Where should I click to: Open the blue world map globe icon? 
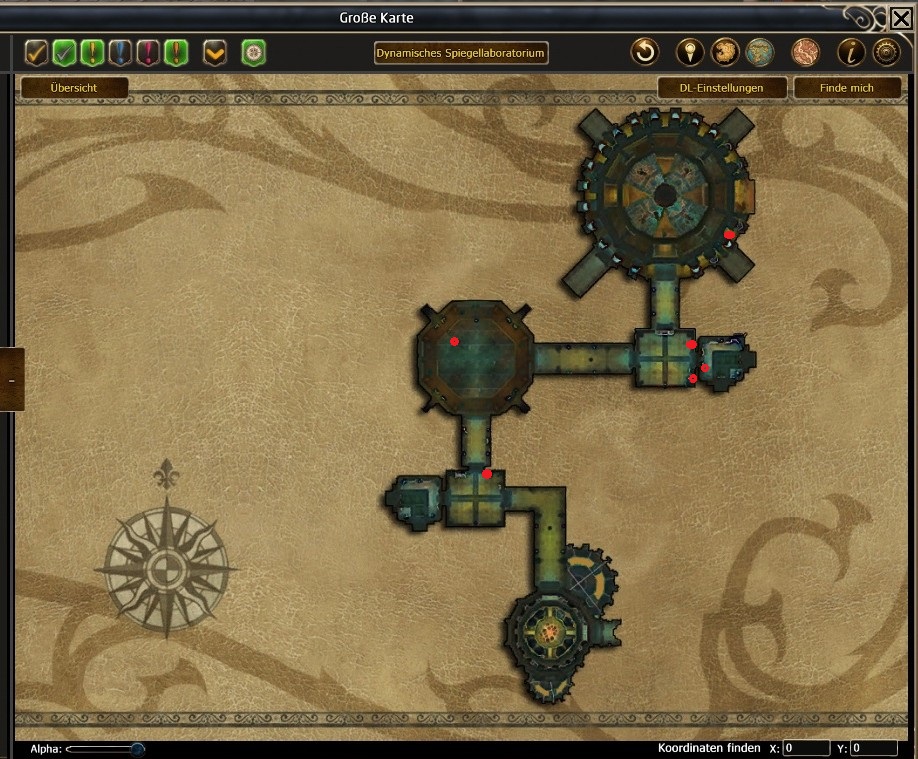pyautogui.click(x=761, y=52)
